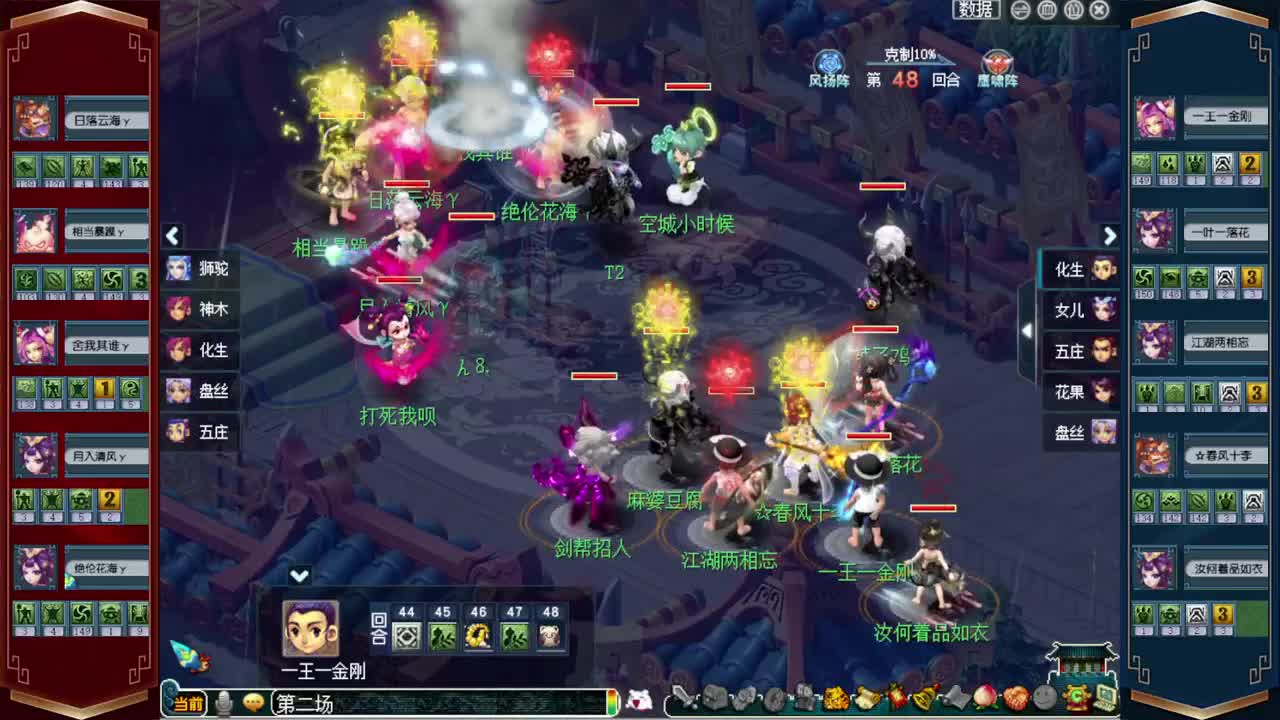The height and width of the screenshot is (720, 1280).
Task: Toggle the first column-style circular icon top right
Action: tap(1046, 9)
